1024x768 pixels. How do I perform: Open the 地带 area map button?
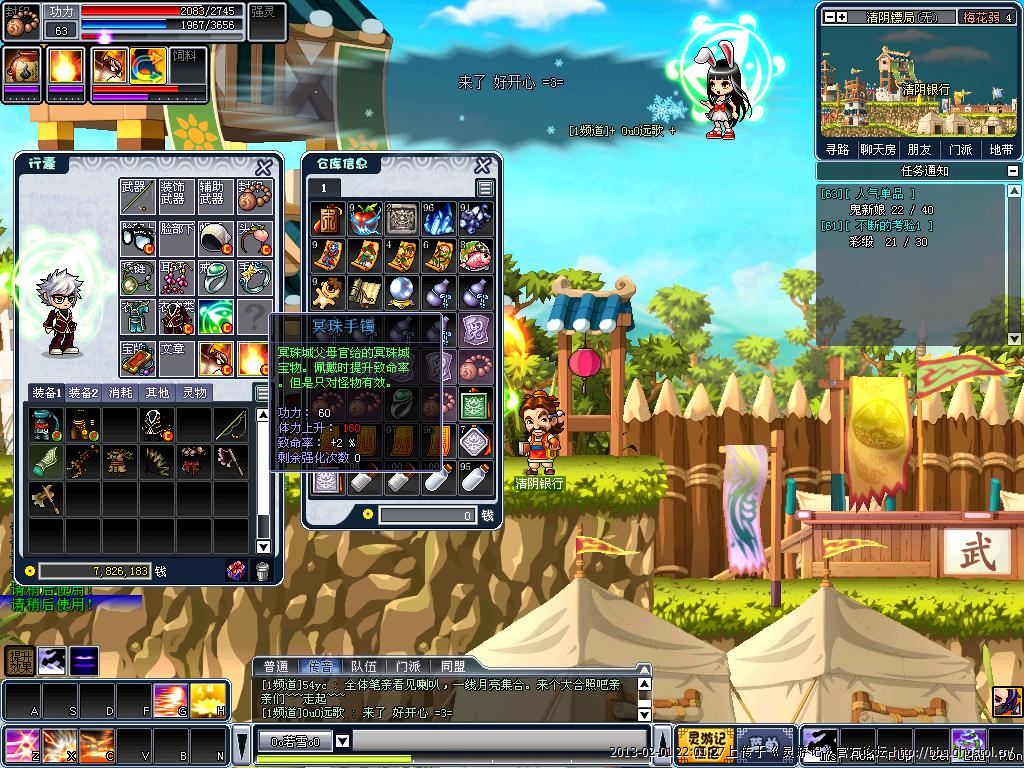point(1000,149)
